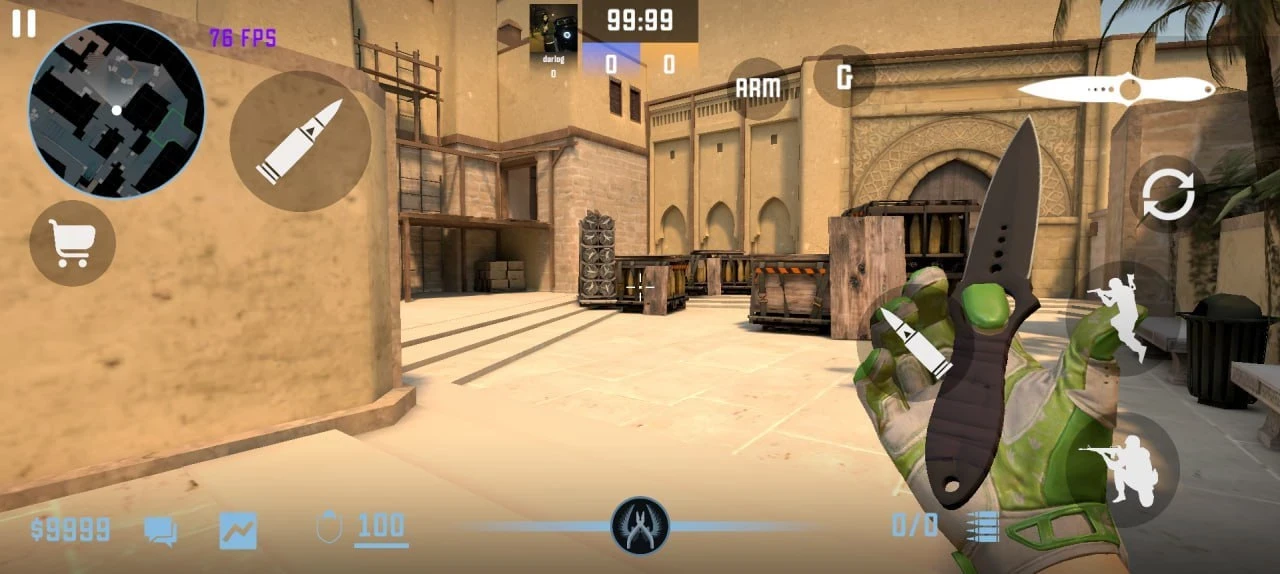The image size is (1280, 574).
Task: Tap the circular minimap
Action: coord(116,109)
